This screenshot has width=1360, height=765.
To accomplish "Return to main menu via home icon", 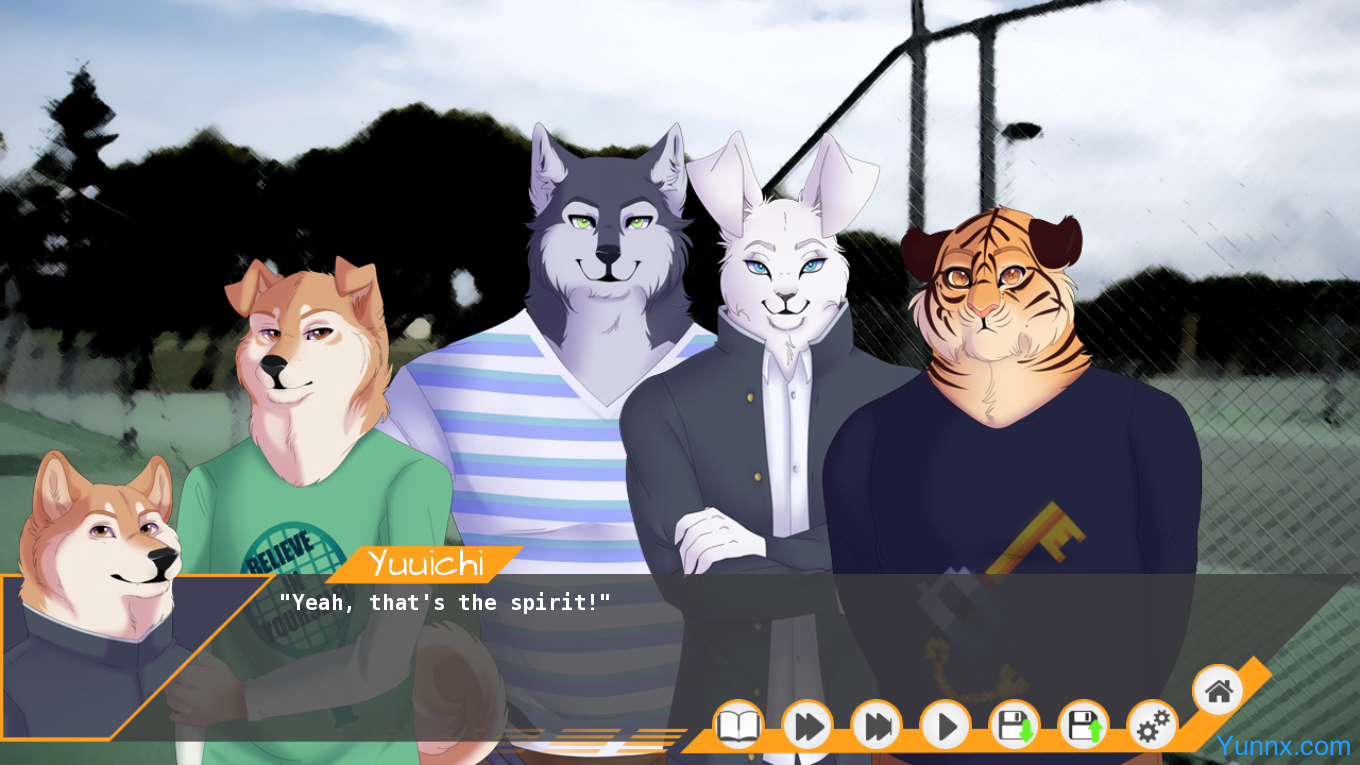I will (x=1218, y=690).
